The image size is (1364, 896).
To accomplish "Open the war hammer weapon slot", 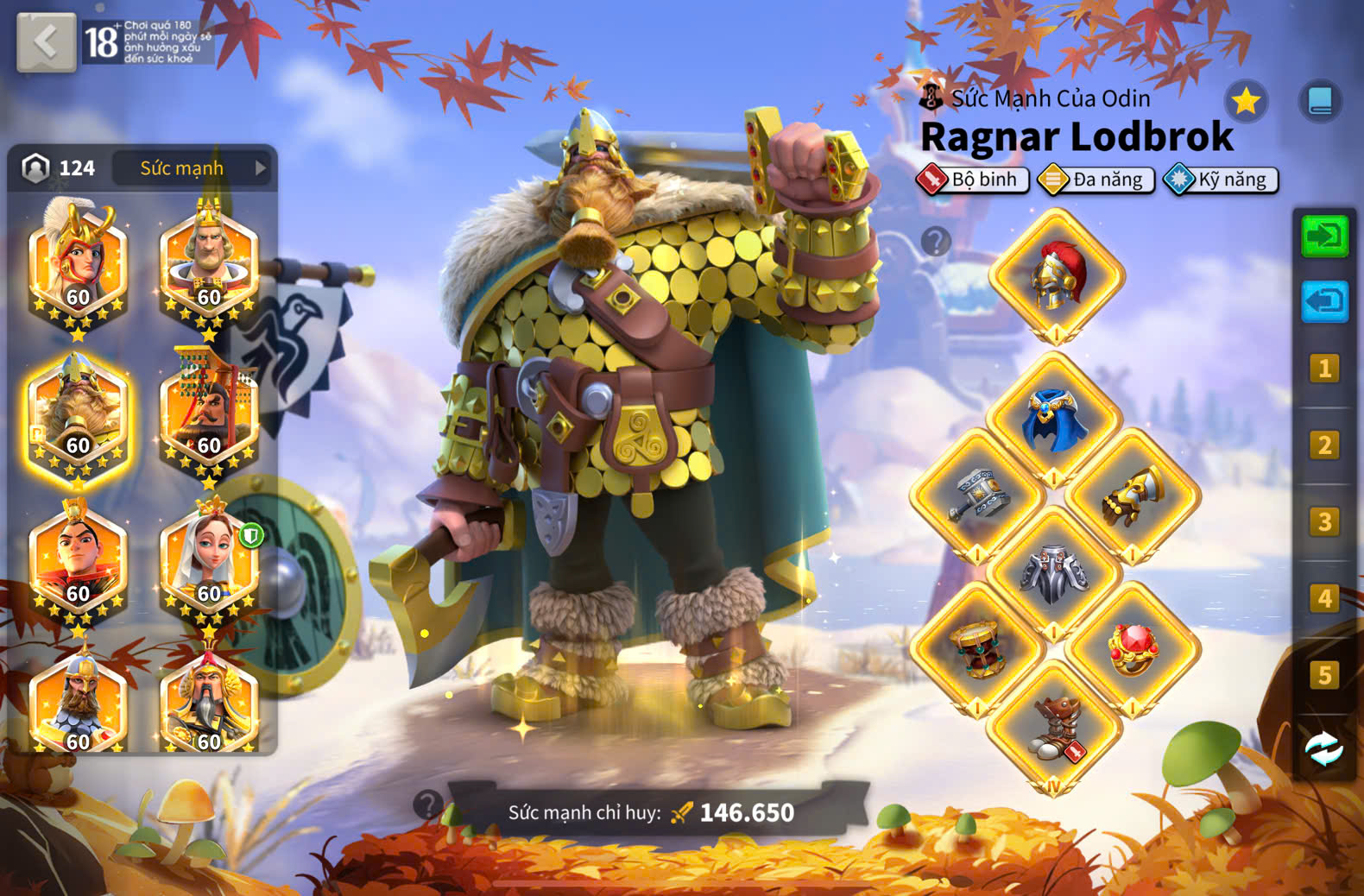I will pos(977,496).
